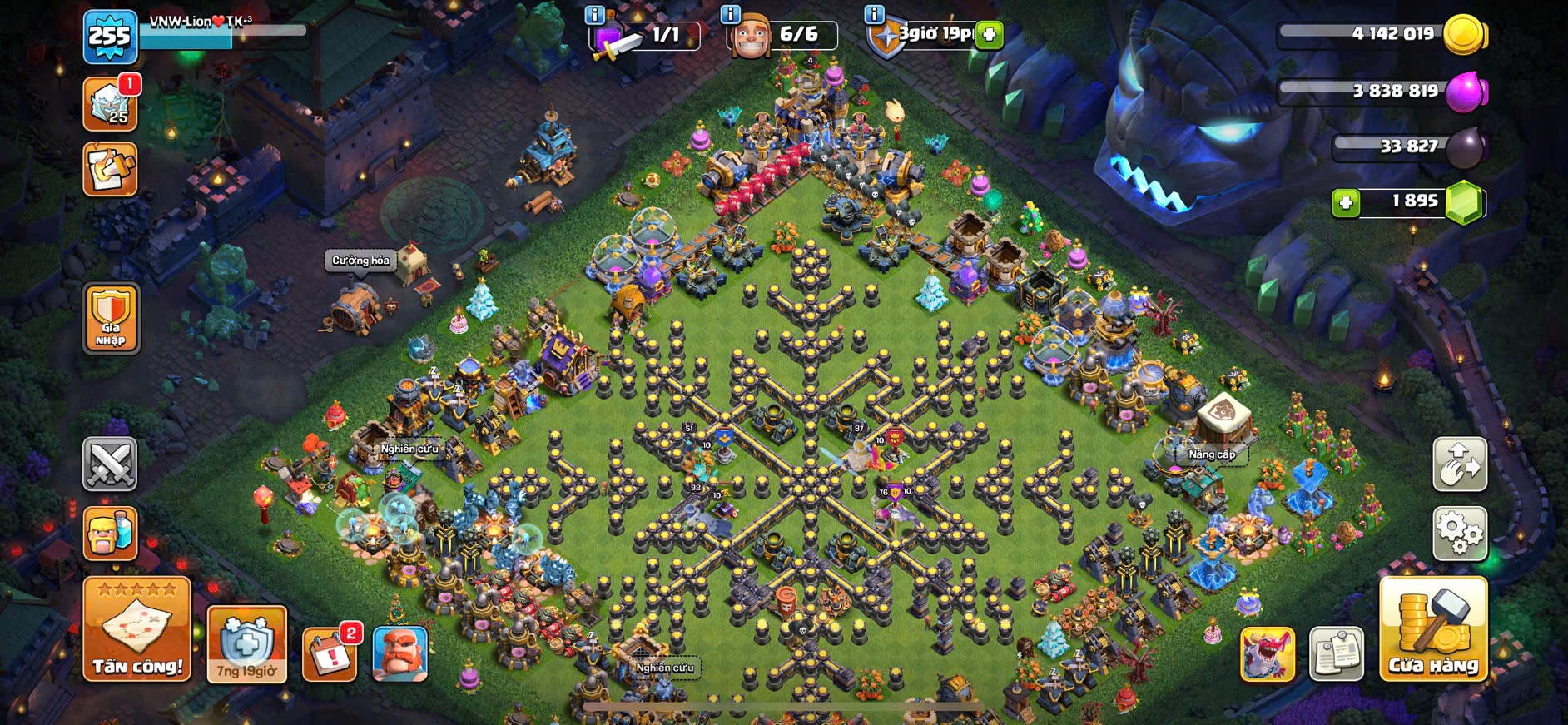Image resolution: width=1568 pixels, height=725 pixels.
Task: Tap the Nâng cấp upgrade label
Action: (1211, 454)
